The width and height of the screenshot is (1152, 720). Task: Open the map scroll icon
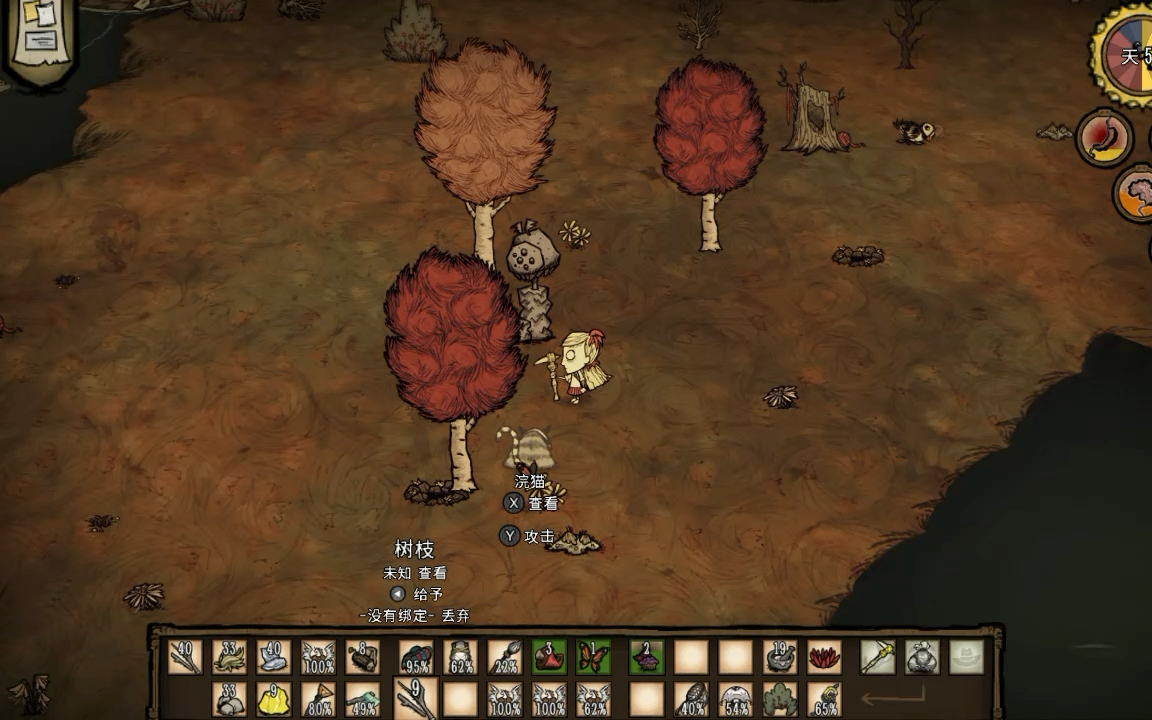point(42,38)
